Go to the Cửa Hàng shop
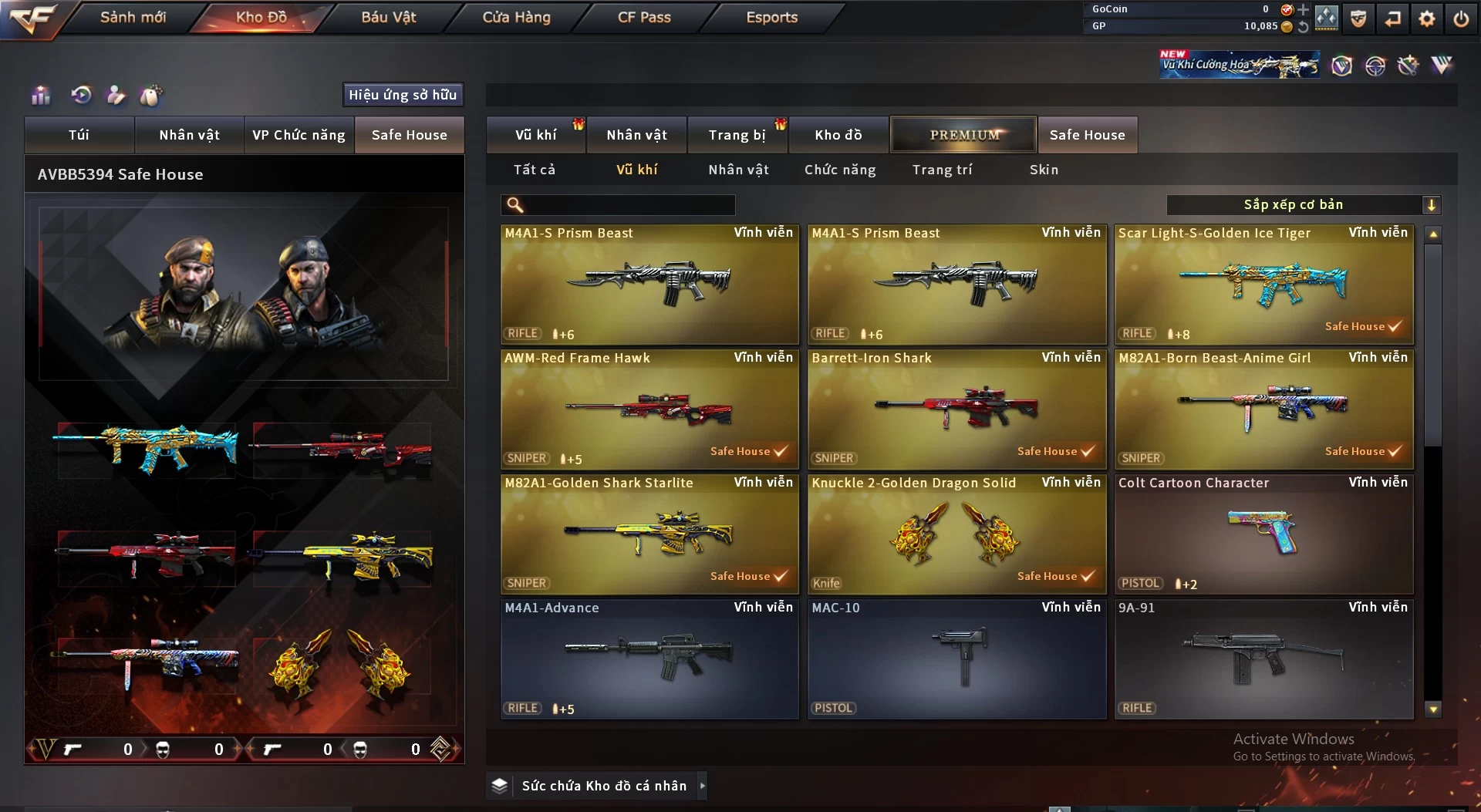This screenshot has height=812, width=1481. (x=516, y=17)
